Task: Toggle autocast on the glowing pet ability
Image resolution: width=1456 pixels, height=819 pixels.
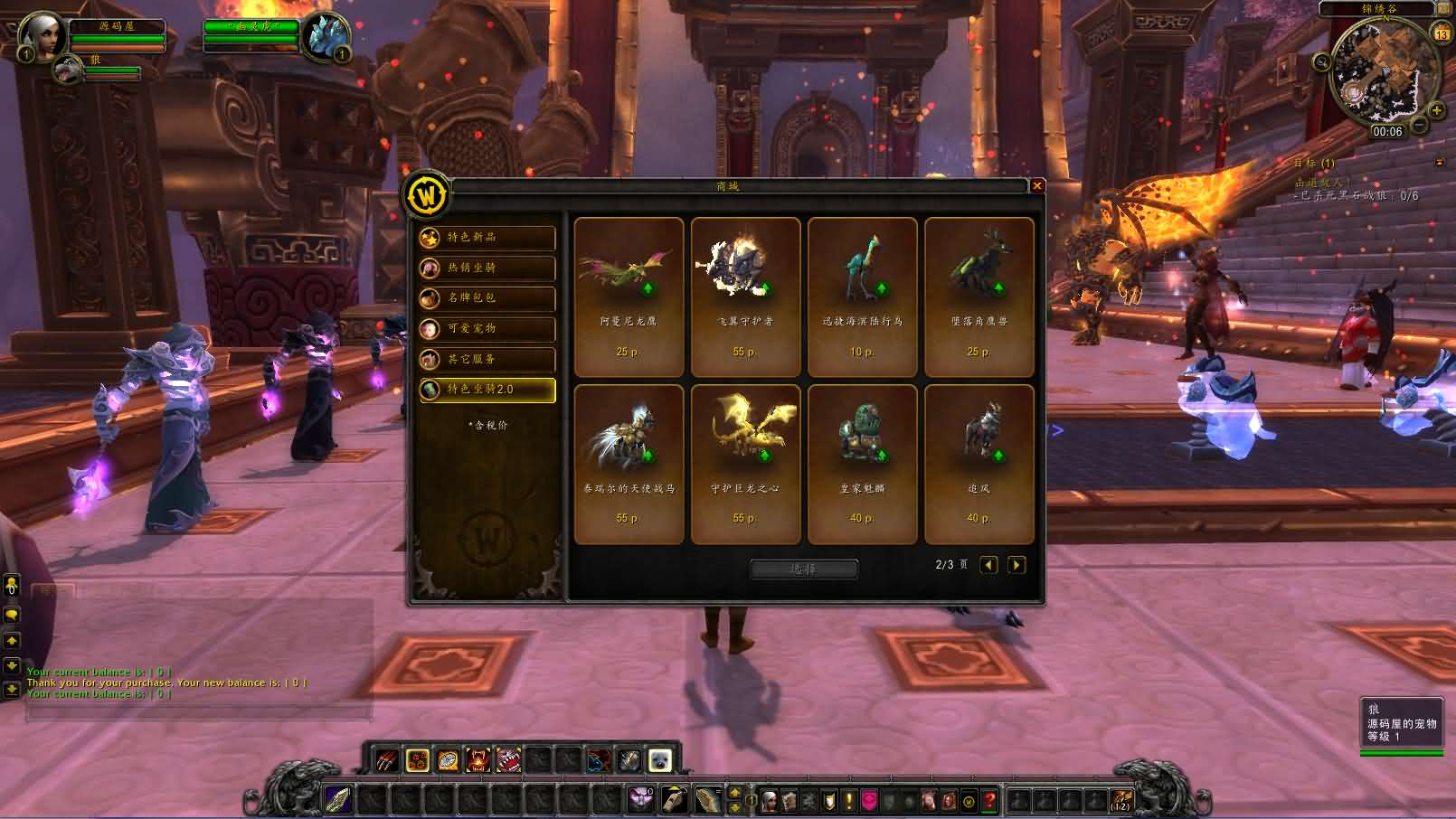Action: click(x=416, y=759)
